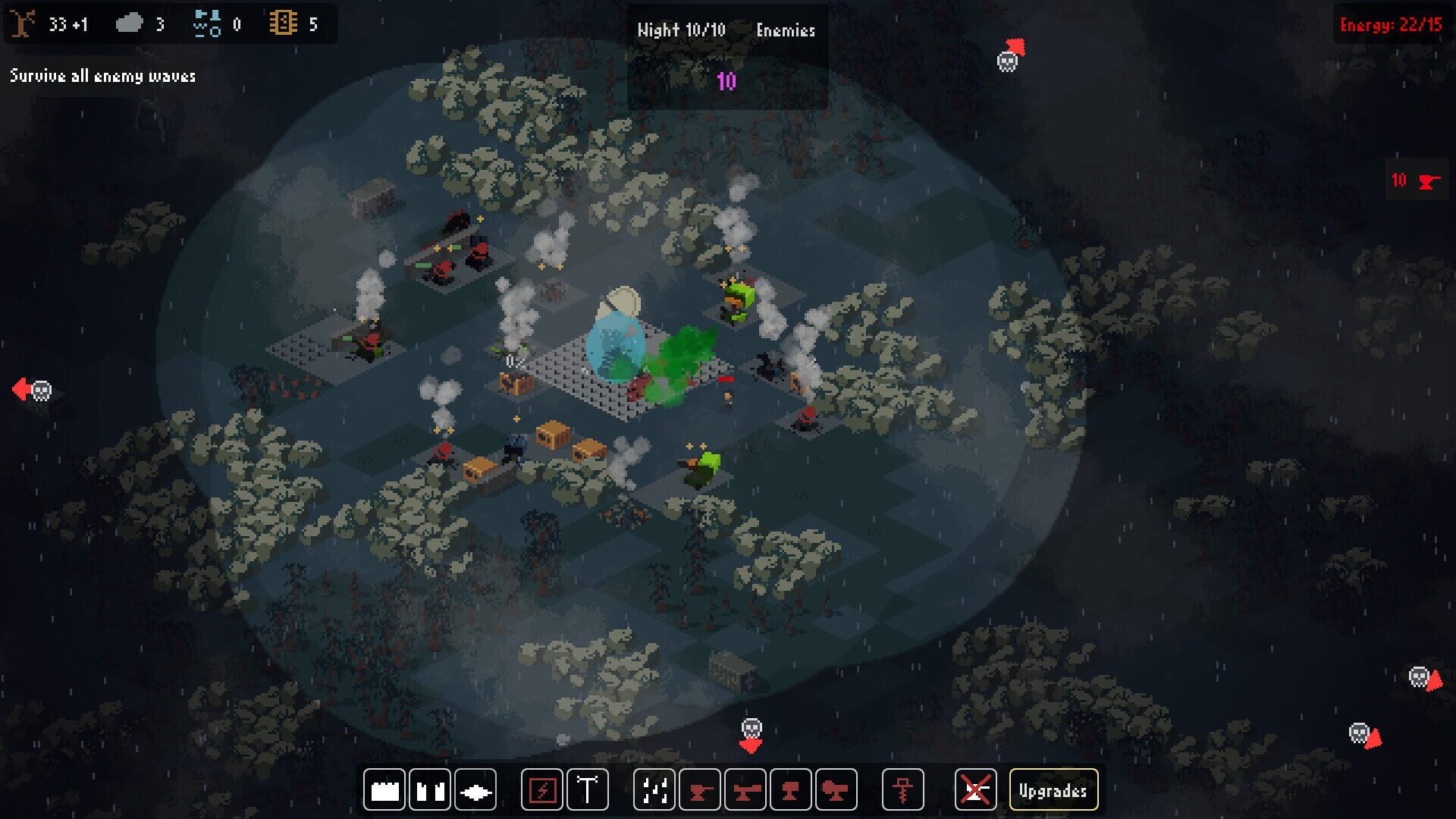Select the drill extractor tool
Screen dimensions: 1456x819
(x=904, y=789)
